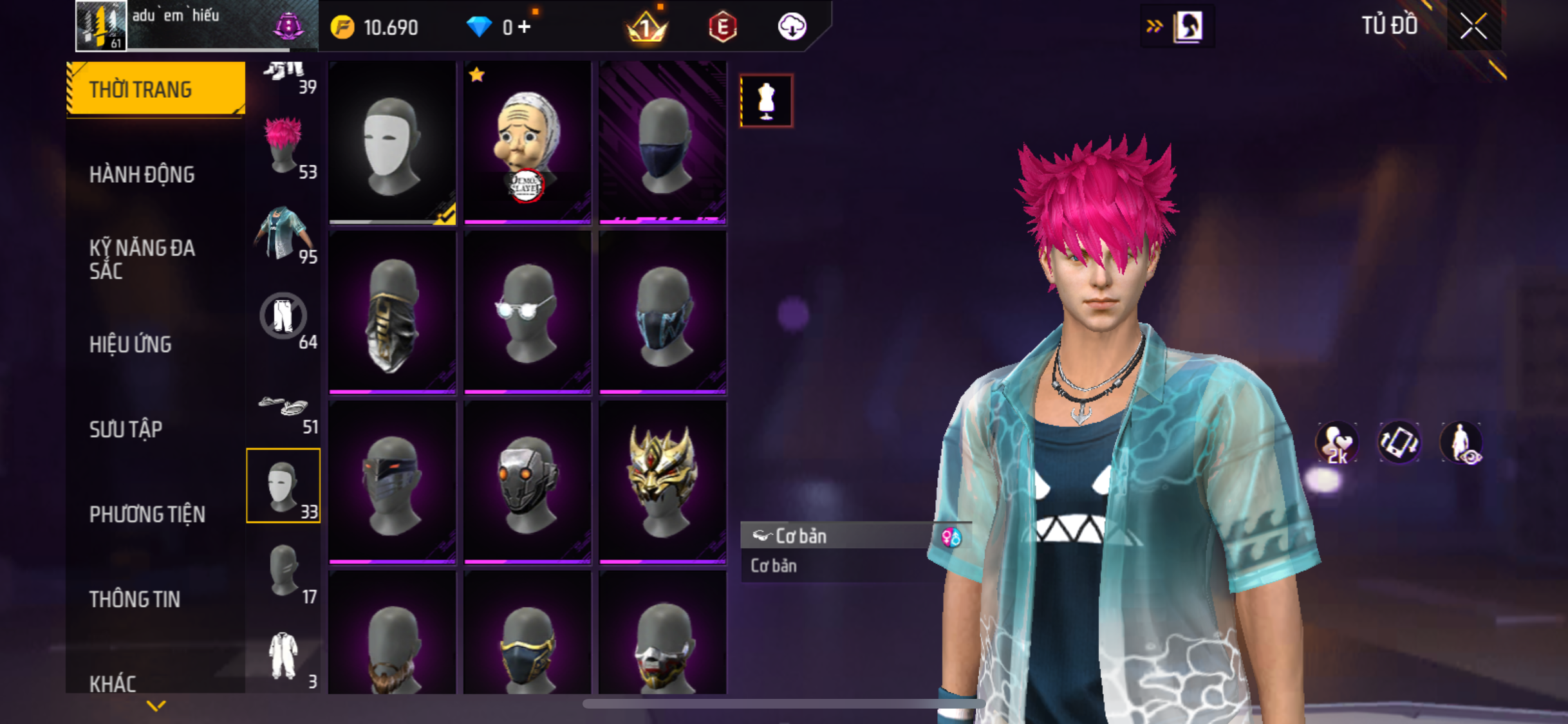The image size is (1568, 724).
Task: Equip the old granny Demon Slayer mask
Action: [x=527, y=144]
